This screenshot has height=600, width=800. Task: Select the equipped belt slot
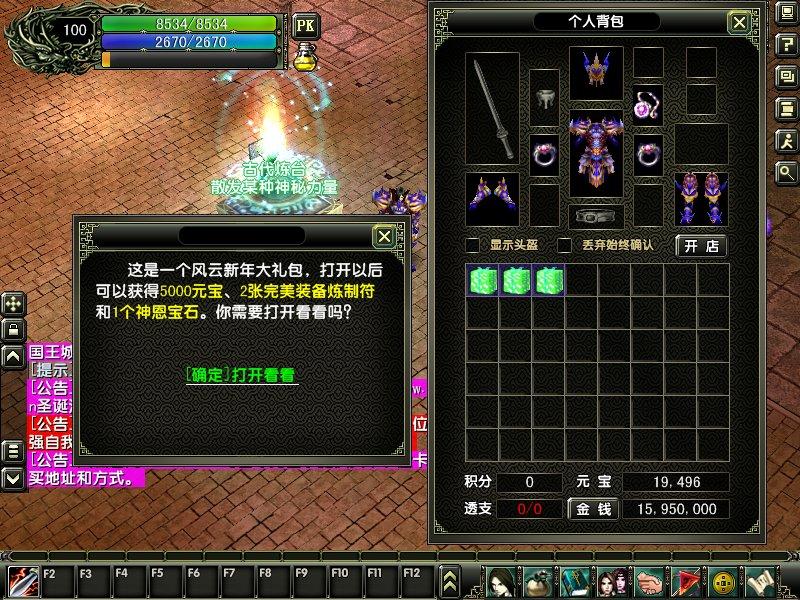(596, 216)
